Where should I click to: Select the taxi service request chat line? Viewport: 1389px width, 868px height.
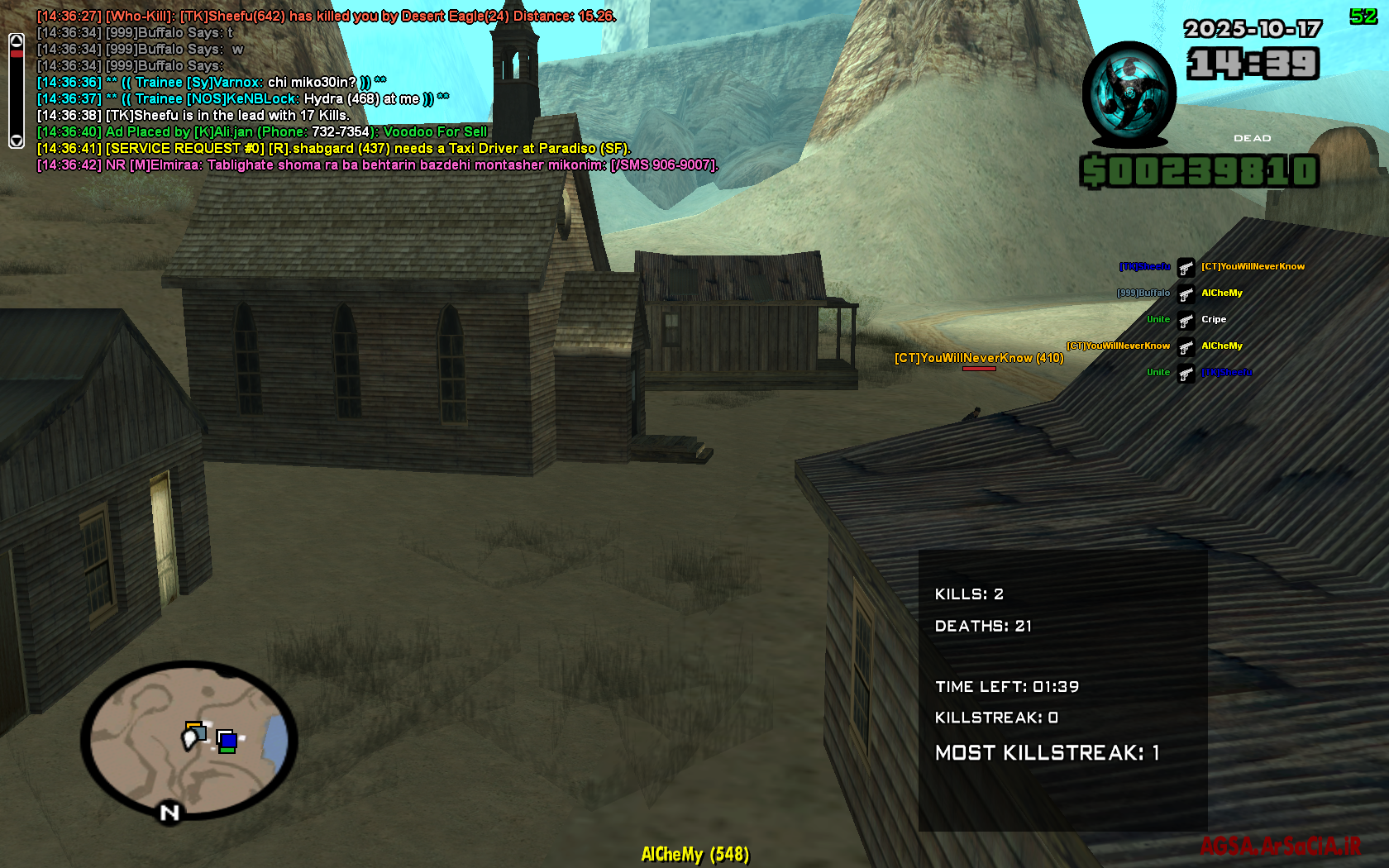point(333,149)
